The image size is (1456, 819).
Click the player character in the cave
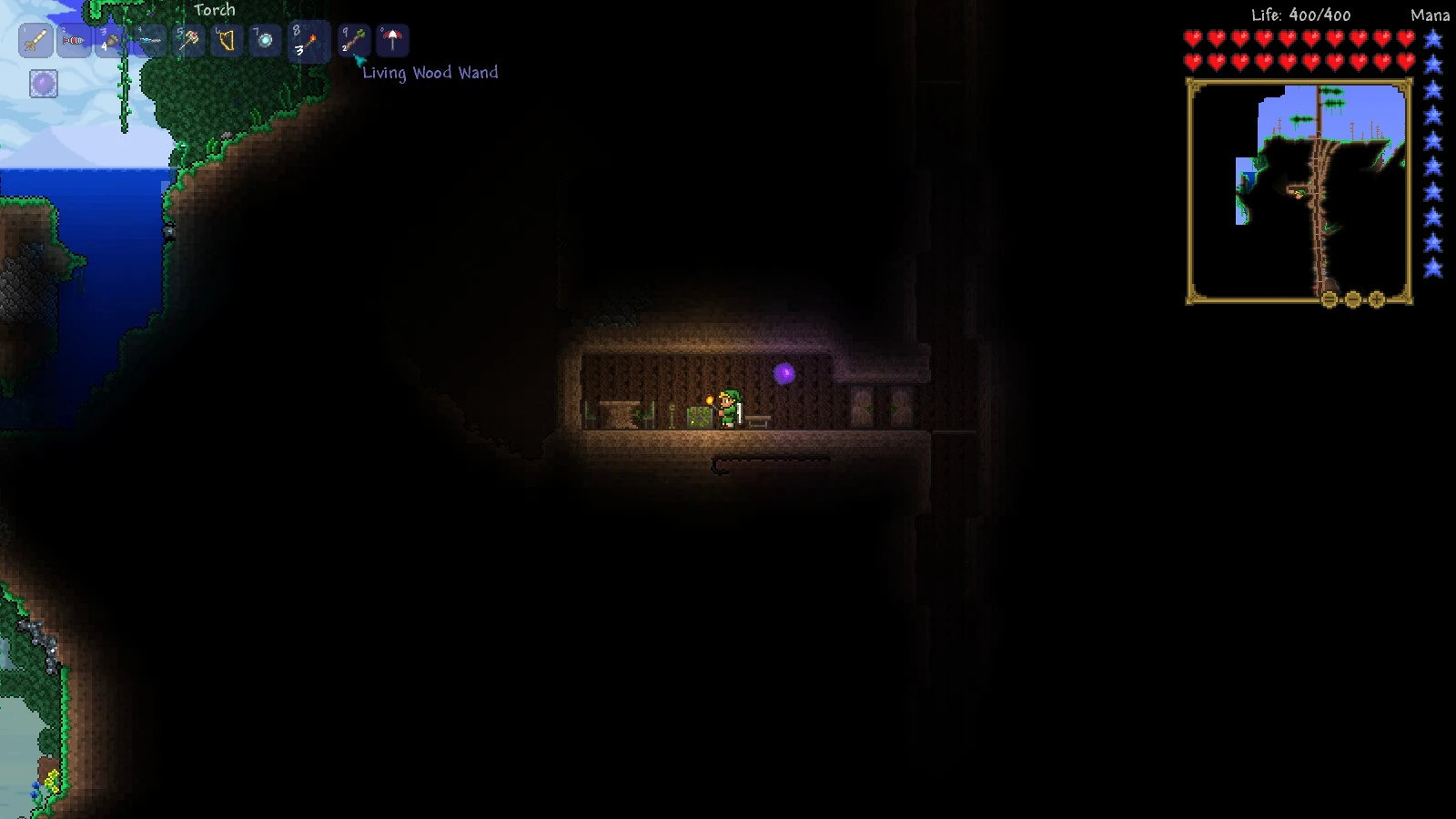point(728,409)
